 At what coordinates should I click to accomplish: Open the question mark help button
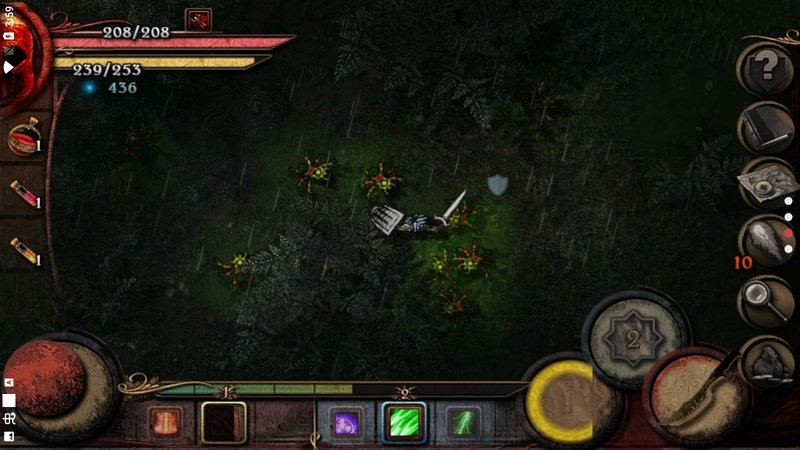click(766, 67)
